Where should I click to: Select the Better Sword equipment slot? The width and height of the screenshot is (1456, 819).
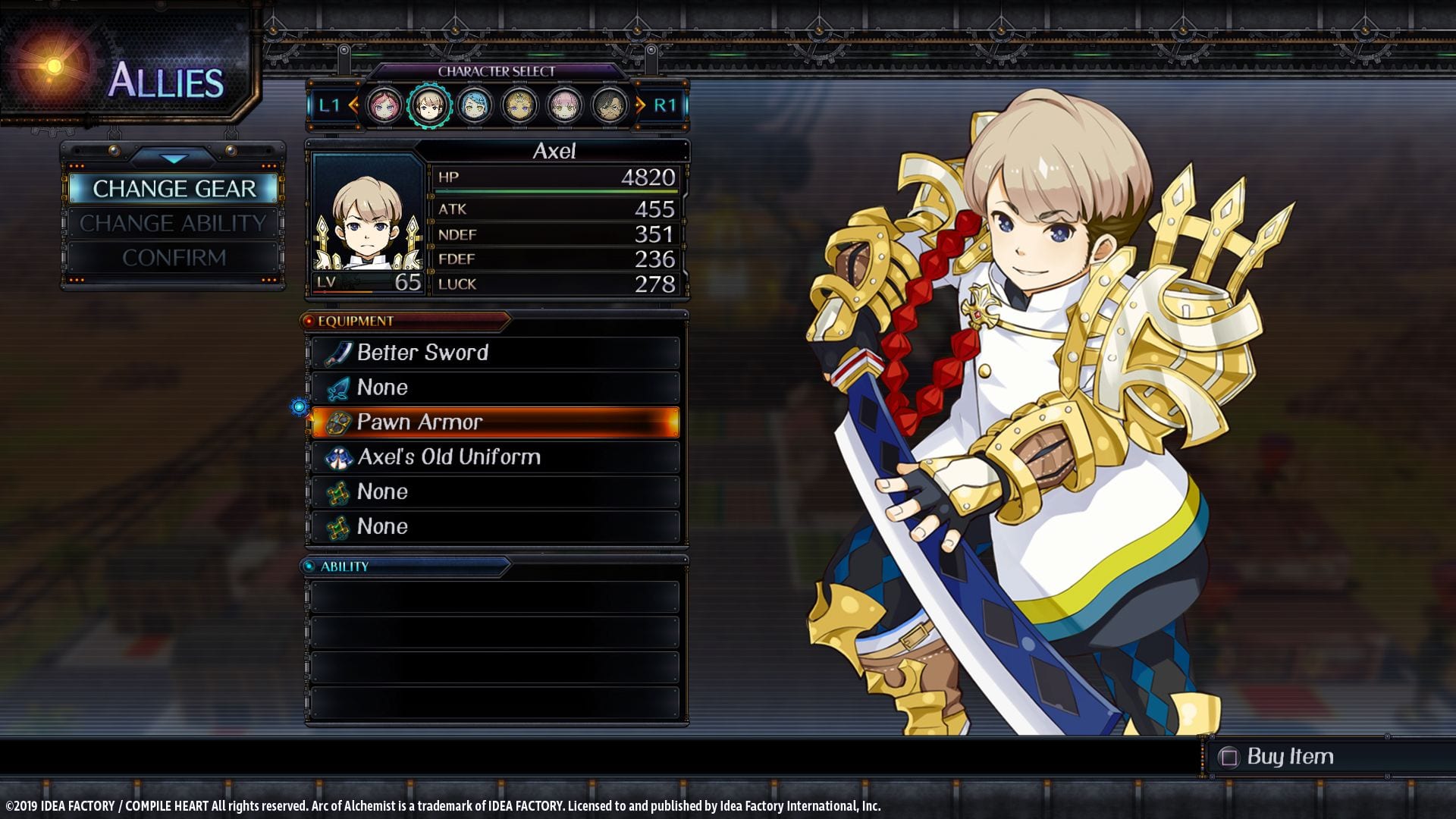(495, 353)
